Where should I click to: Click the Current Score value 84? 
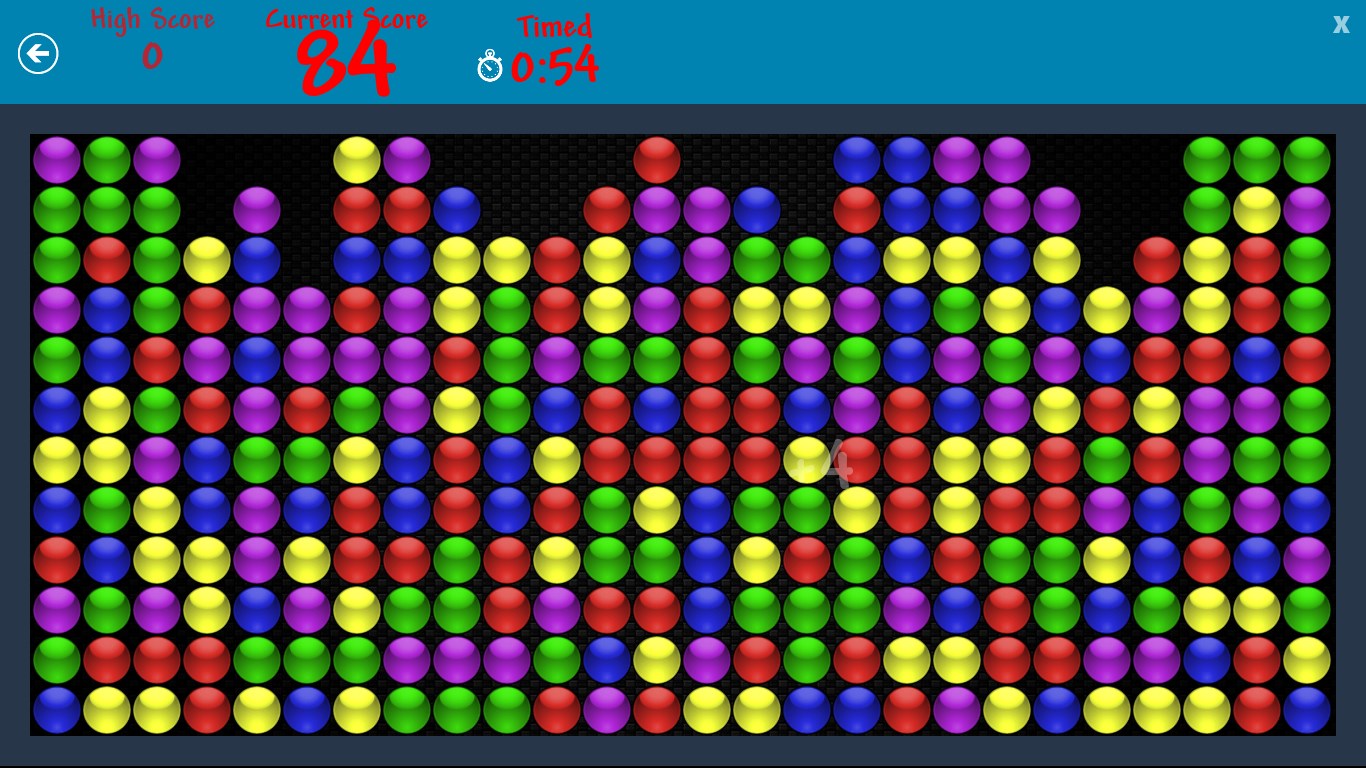point(345,62)
